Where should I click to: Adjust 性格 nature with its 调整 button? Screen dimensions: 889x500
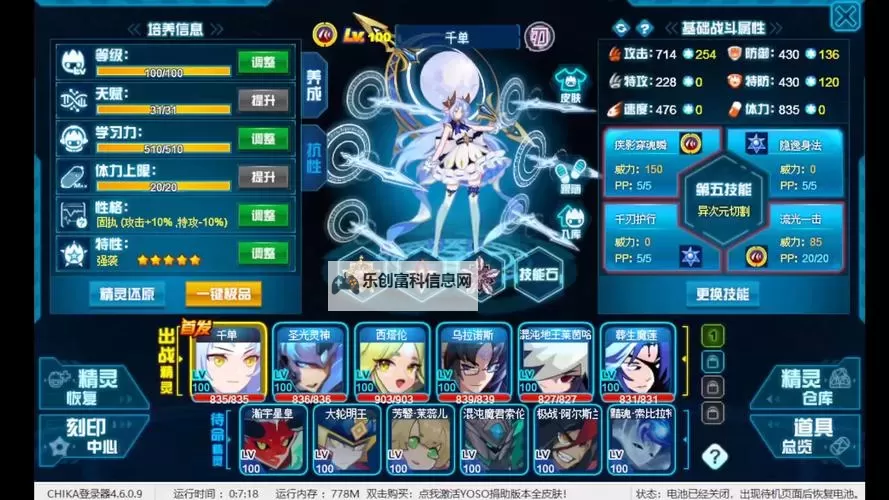(x=264, y=215)
